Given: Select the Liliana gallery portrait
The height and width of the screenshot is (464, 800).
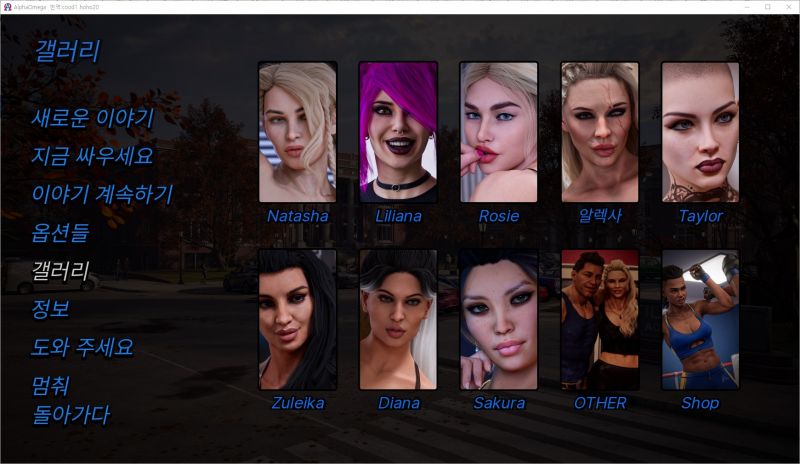Looking at the screenshot, I should [398, 132].
